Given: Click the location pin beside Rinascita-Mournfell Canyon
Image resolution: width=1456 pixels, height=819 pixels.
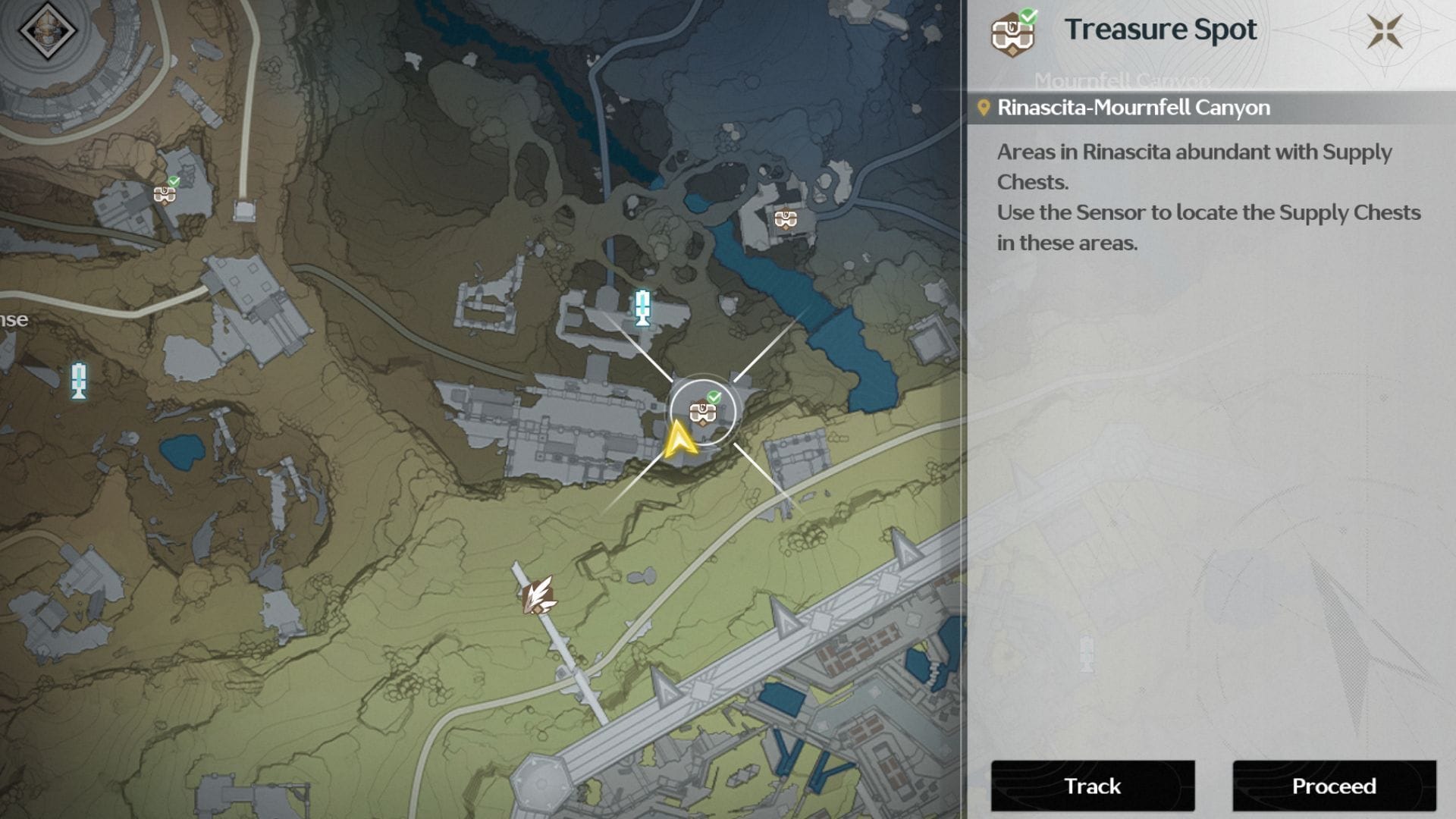Looking at the screenshot, I should [x=983, y=107].
